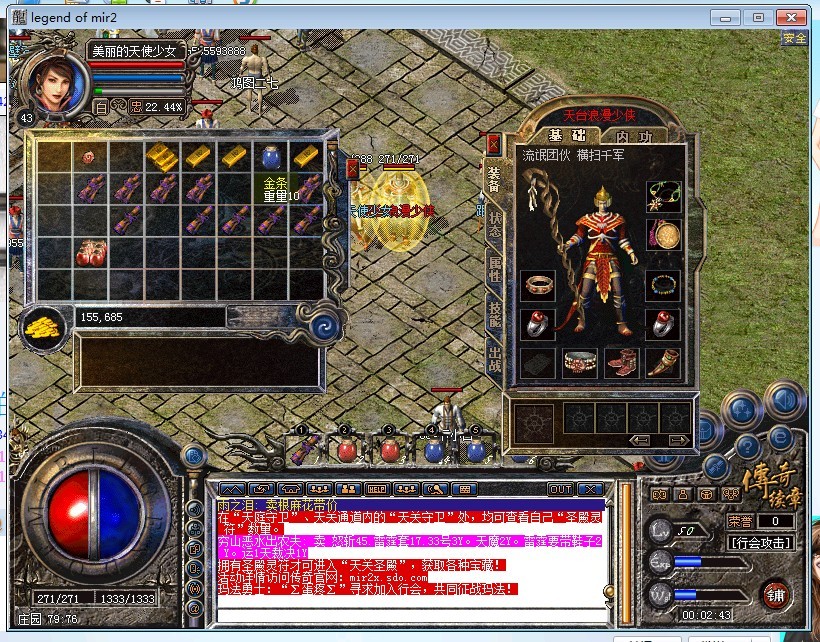Close the character equipment panel

pos(492,144)
